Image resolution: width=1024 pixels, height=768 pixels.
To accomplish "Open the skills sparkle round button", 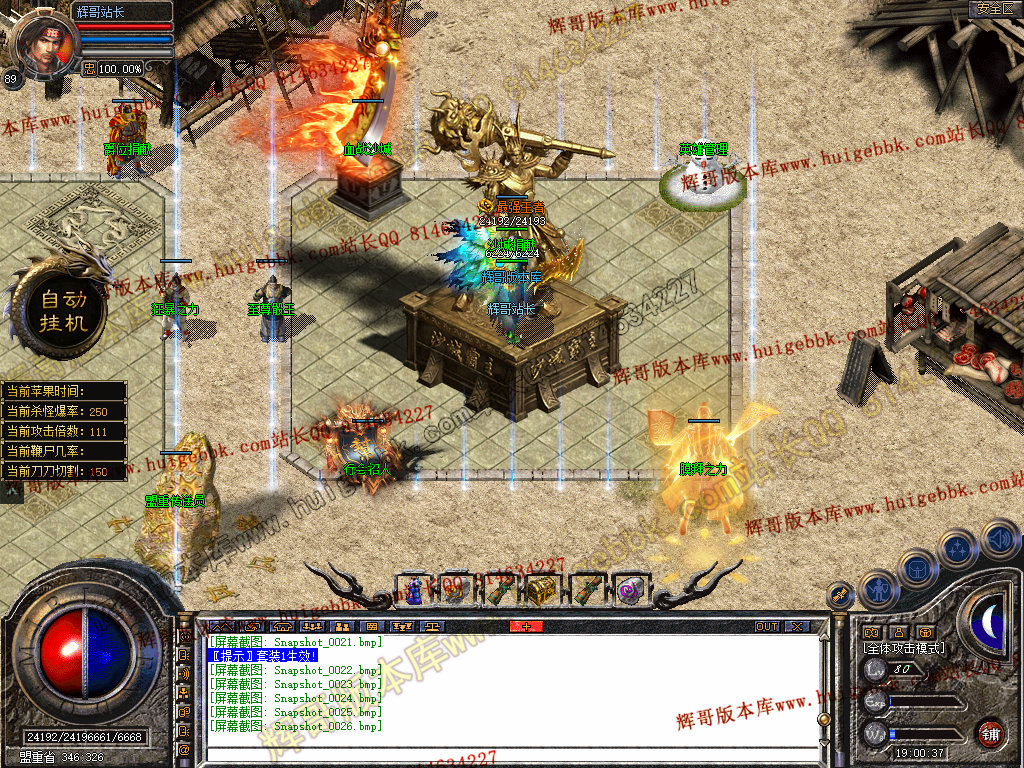I will click(958, 548).
